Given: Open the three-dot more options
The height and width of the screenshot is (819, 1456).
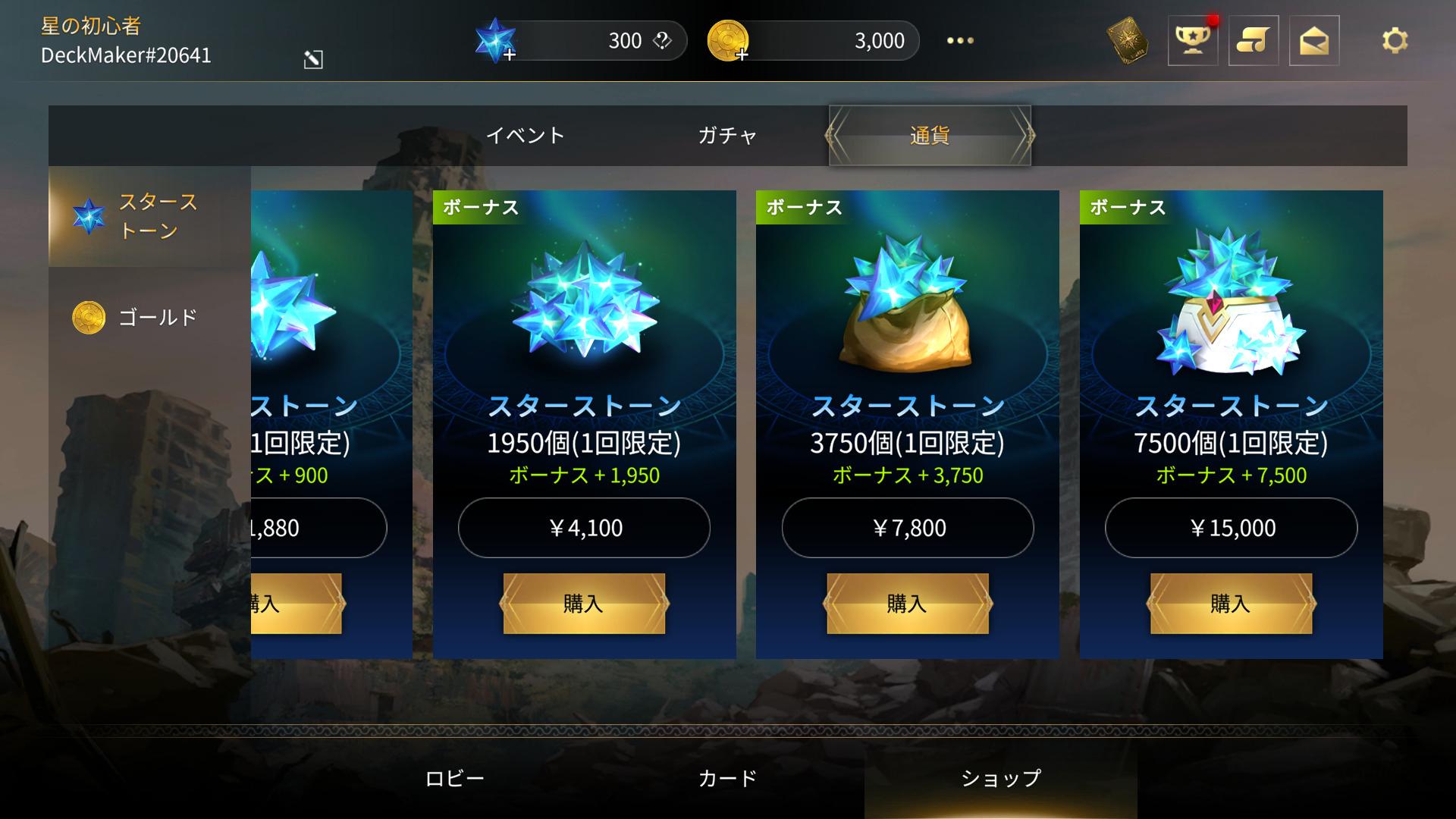Looking at the screenshot, I should [x=960, y=41].
